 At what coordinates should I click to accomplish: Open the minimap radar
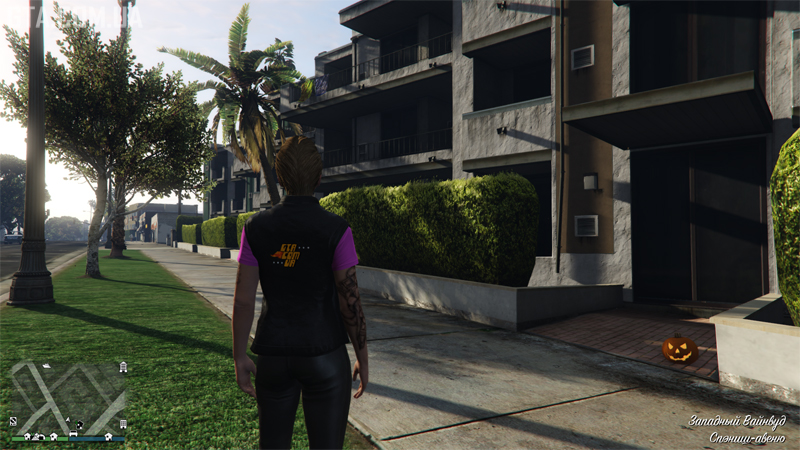68,398
